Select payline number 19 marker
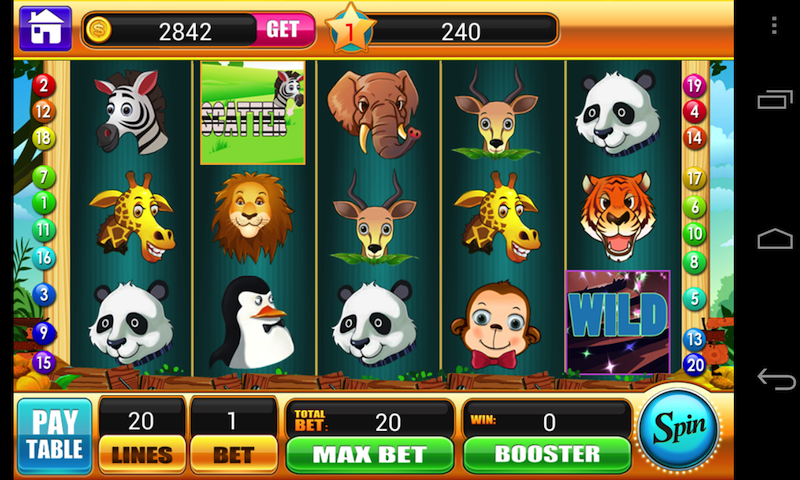The width and height of the screenshot is (800, 480). 694,85
